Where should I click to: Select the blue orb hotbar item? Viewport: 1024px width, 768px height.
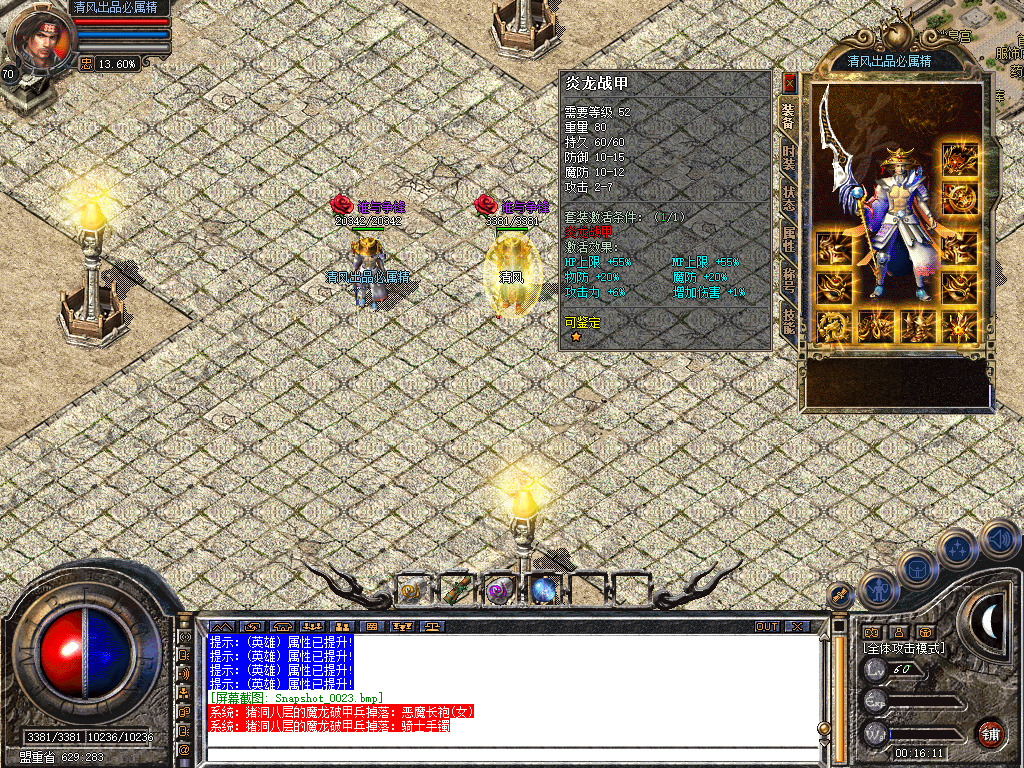coord(544,590)
